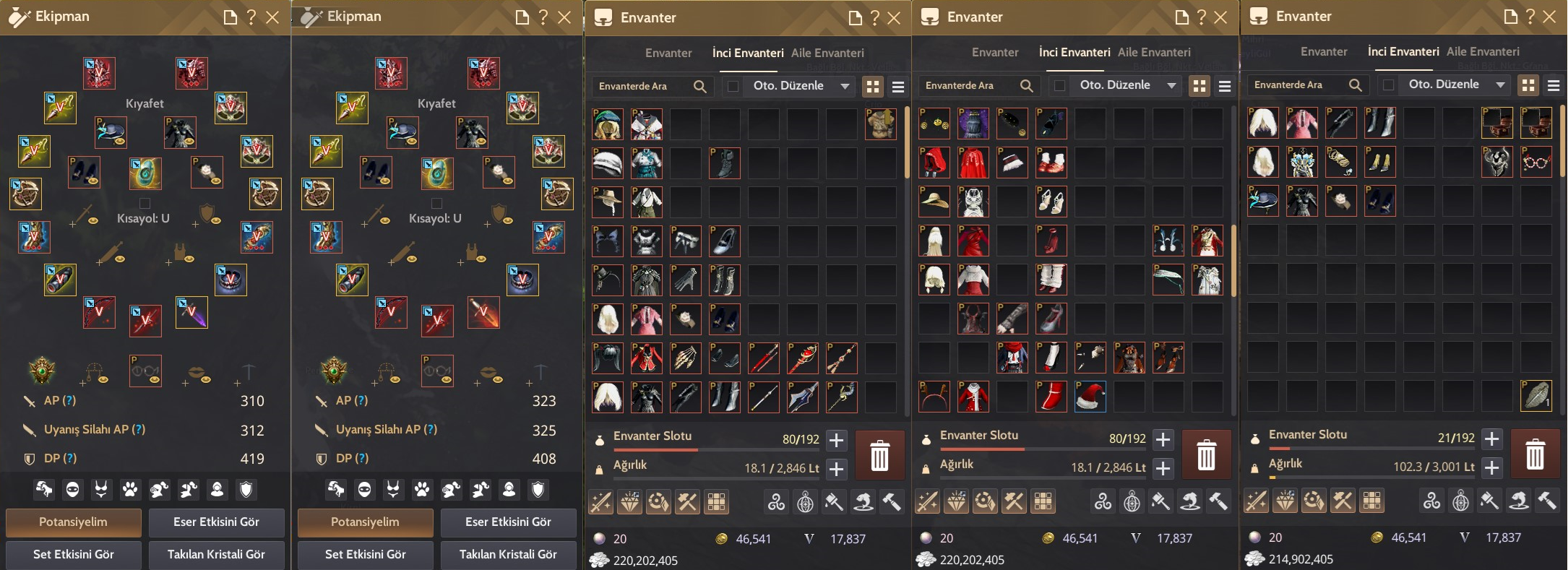Open the crystal gem icon in inventory toolbar
Viewport: 1568px width, 570px height.
629,501
